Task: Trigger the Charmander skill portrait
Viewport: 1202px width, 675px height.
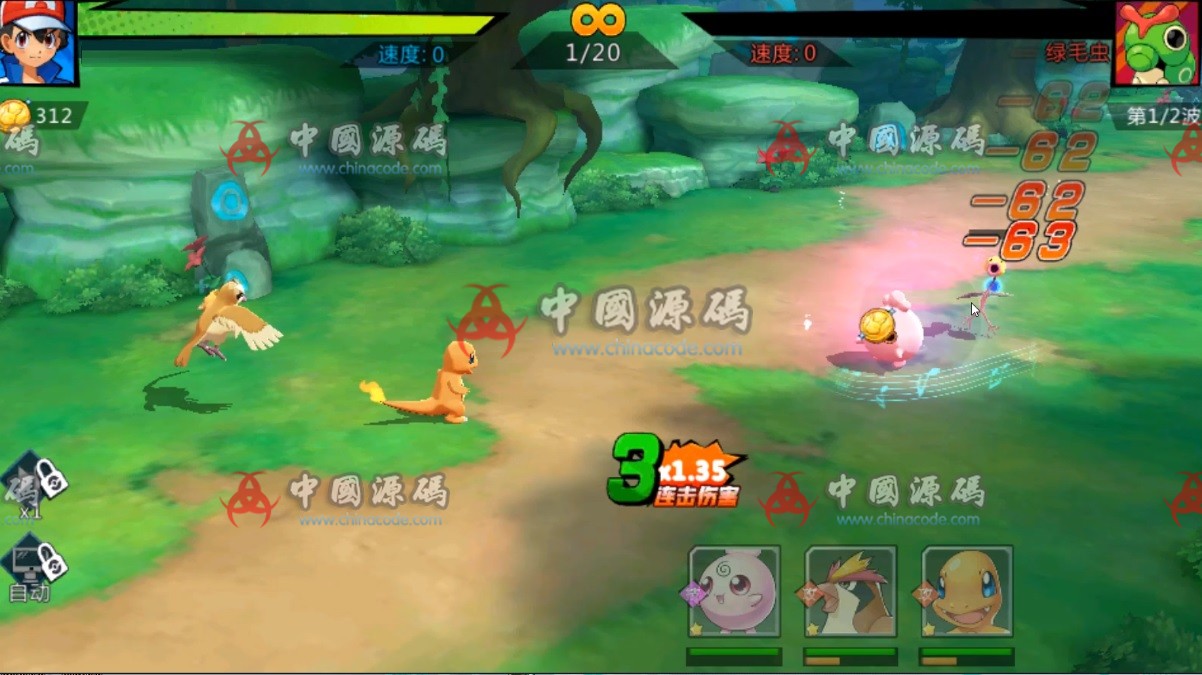Action: pos(967,592)
